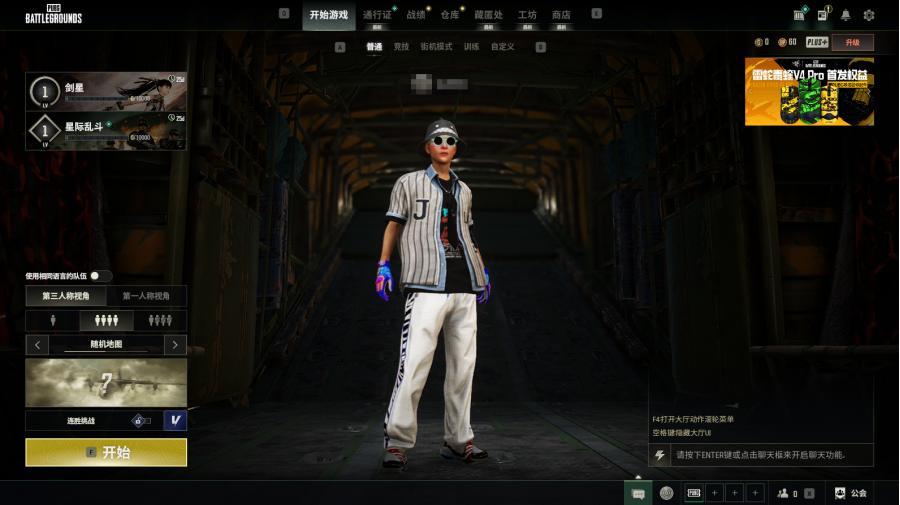Select 第一人称视角 first-person perspective
Screen dimensions: 900x505
click(x=146, y=296)
